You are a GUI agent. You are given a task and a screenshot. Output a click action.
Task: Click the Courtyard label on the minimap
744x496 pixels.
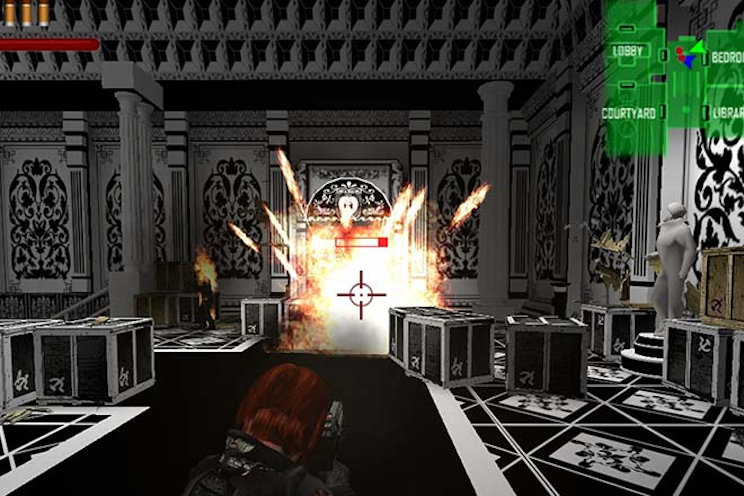click(x=629, y=113)
